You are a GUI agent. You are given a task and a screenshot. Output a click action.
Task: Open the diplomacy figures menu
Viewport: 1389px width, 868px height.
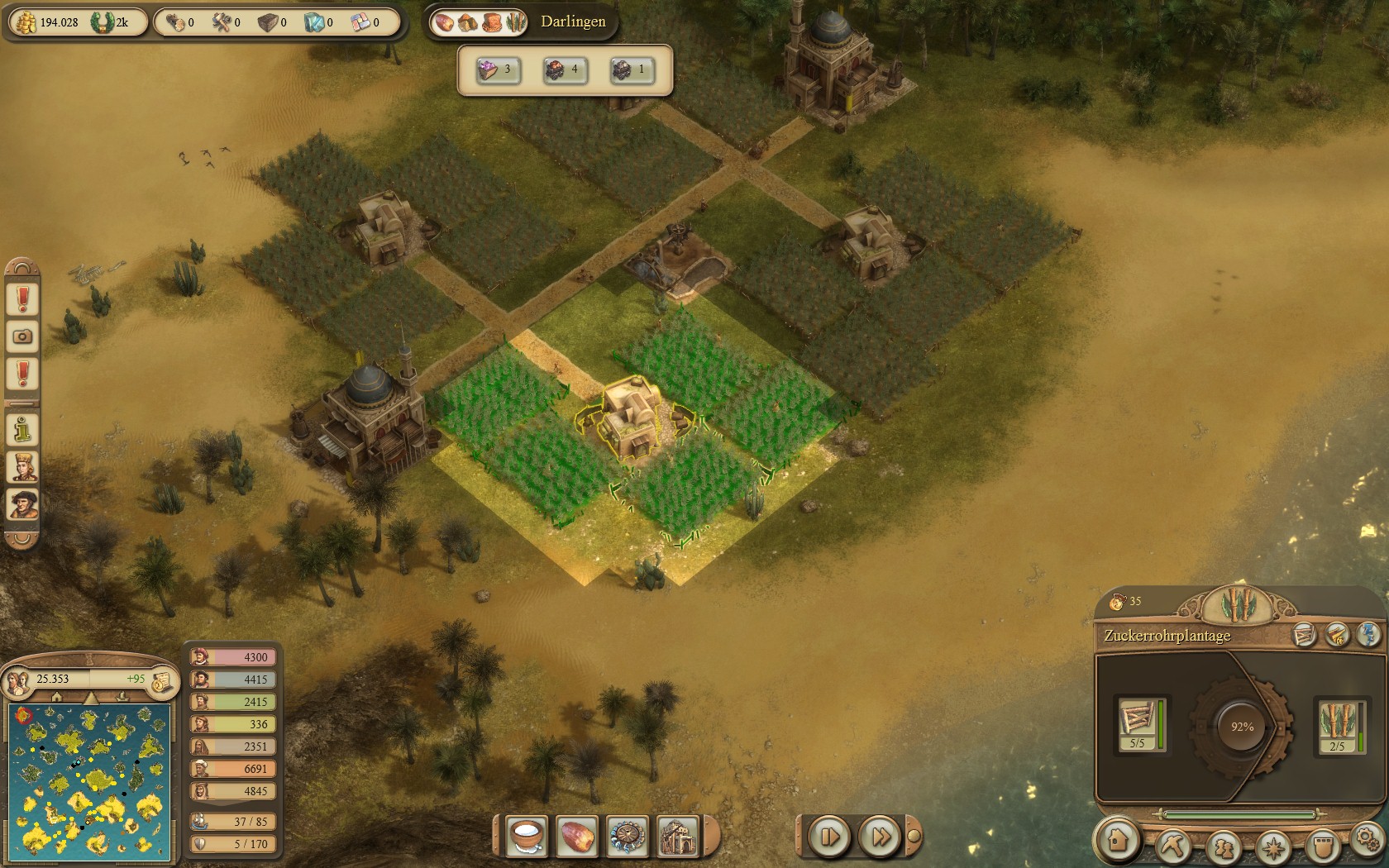click(x=1223, y=847)
